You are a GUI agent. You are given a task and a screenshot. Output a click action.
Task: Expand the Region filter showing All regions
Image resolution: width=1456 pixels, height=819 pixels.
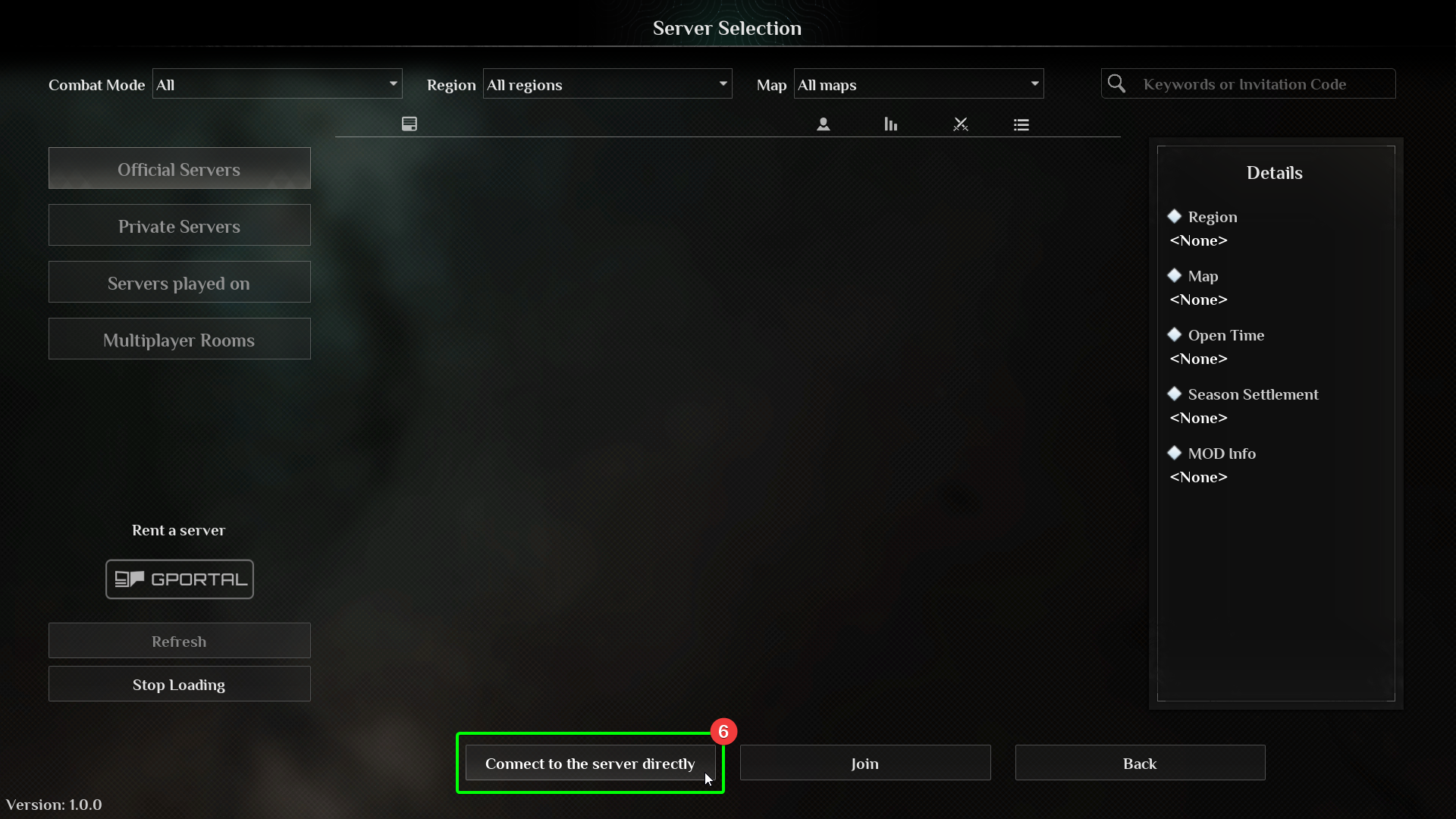tap(607, 83)
